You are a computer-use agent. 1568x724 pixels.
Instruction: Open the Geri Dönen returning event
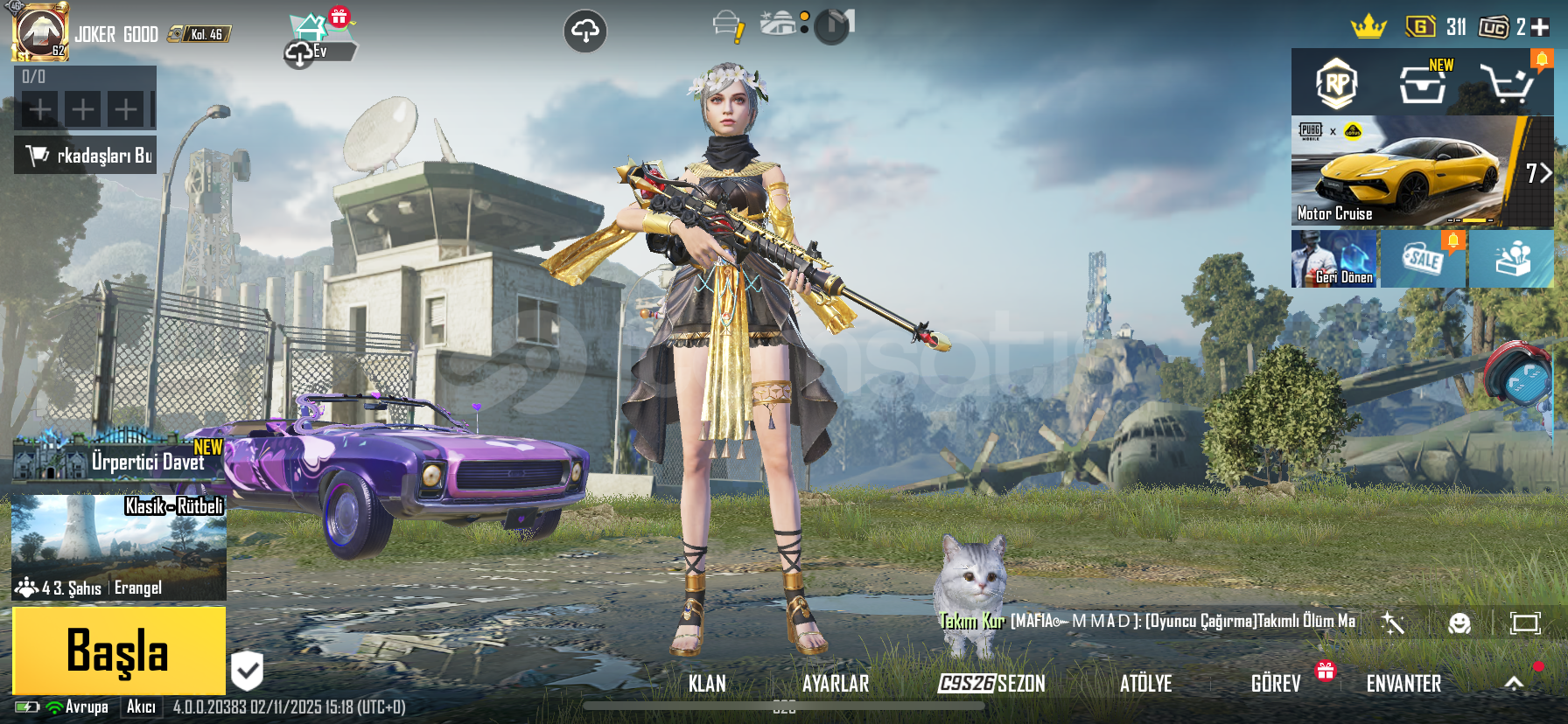(x=1334, y=260)
